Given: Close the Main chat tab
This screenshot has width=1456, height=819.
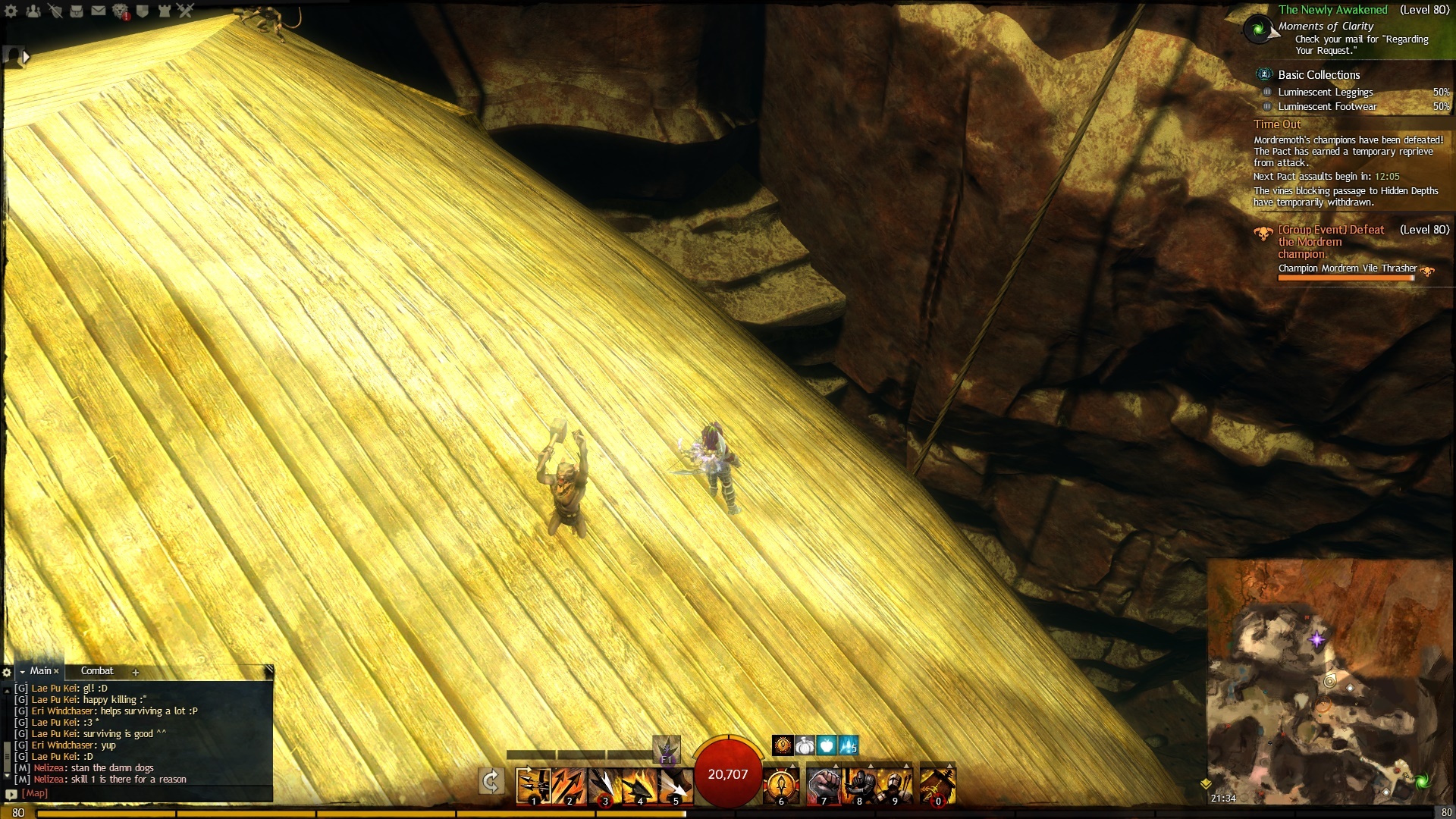Looking at the screenshot, I should click(x=56, y=671).
